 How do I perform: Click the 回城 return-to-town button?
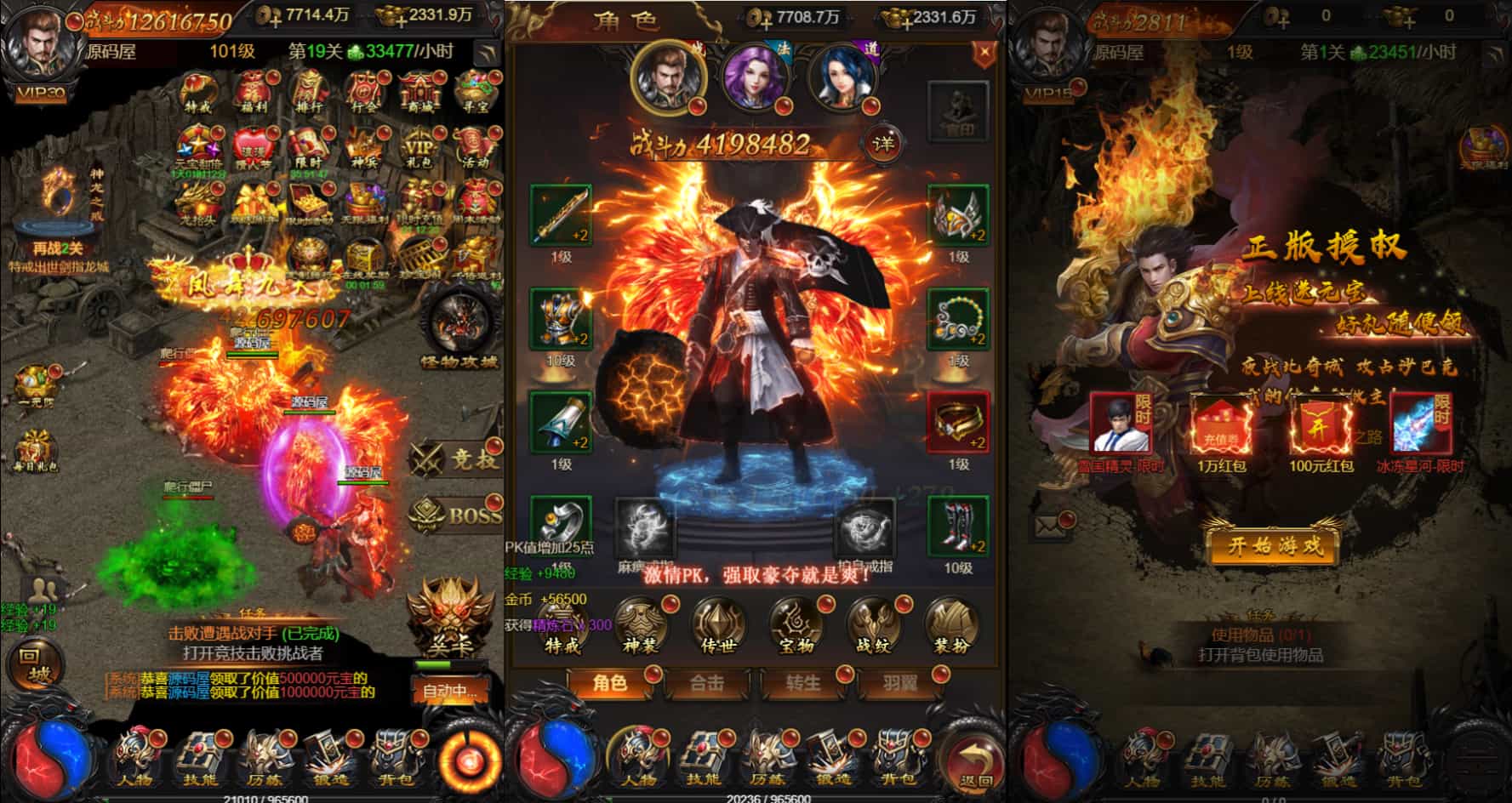pyautogui.click(x=36, y=664)
